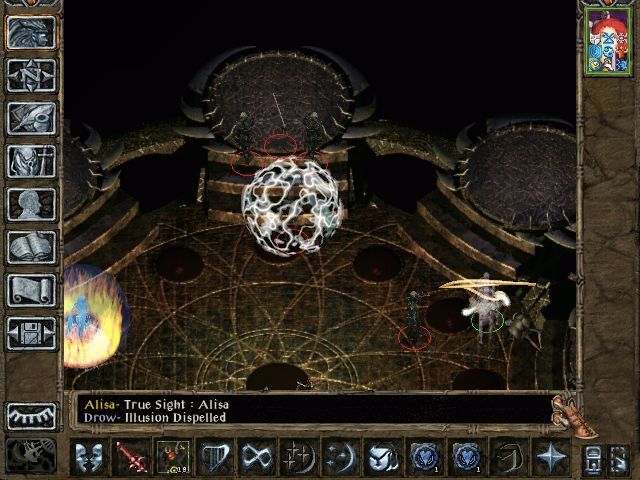Select Alisa's character portrait
The width and height of the screenshot is (640, 480).
click(608, 42)
